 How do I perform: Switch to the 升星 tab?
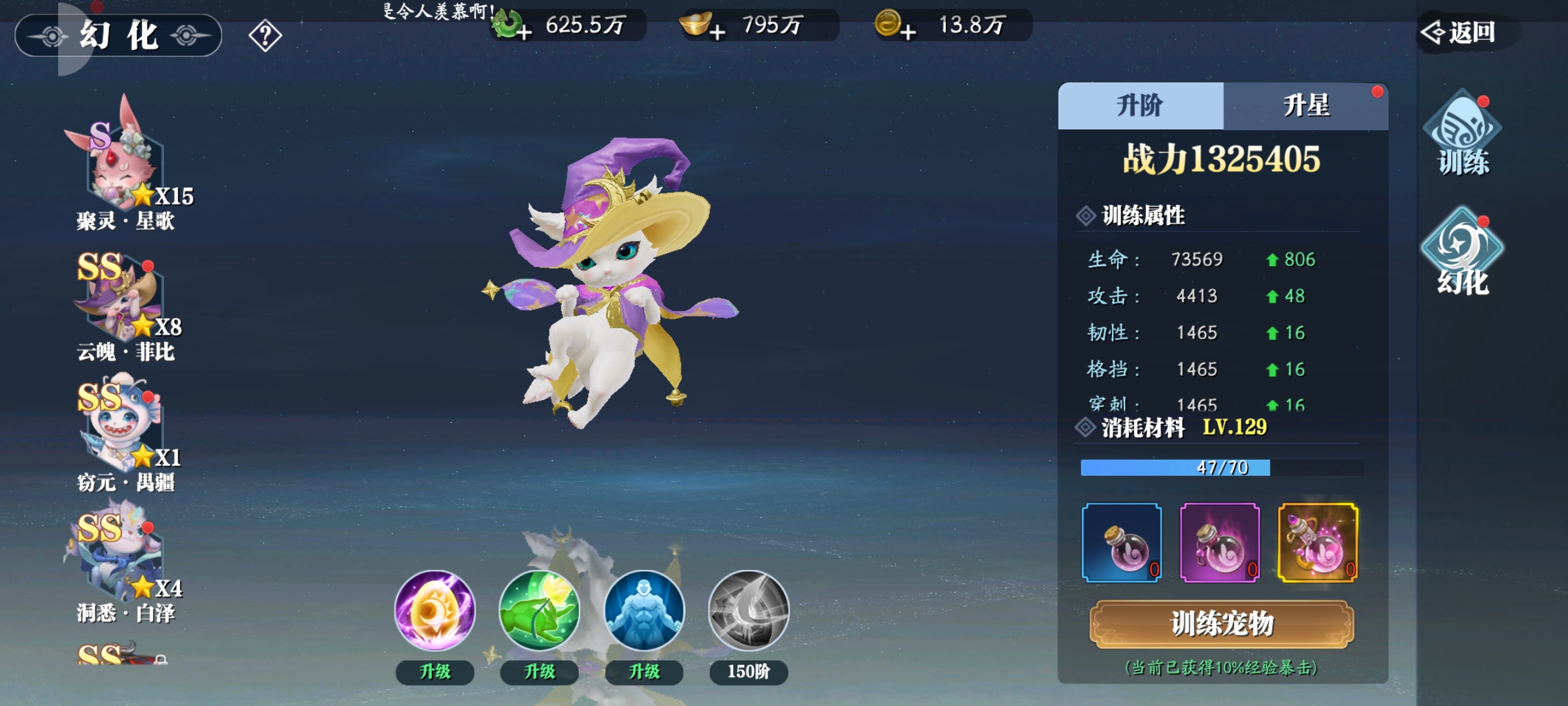click(1305, 106)
